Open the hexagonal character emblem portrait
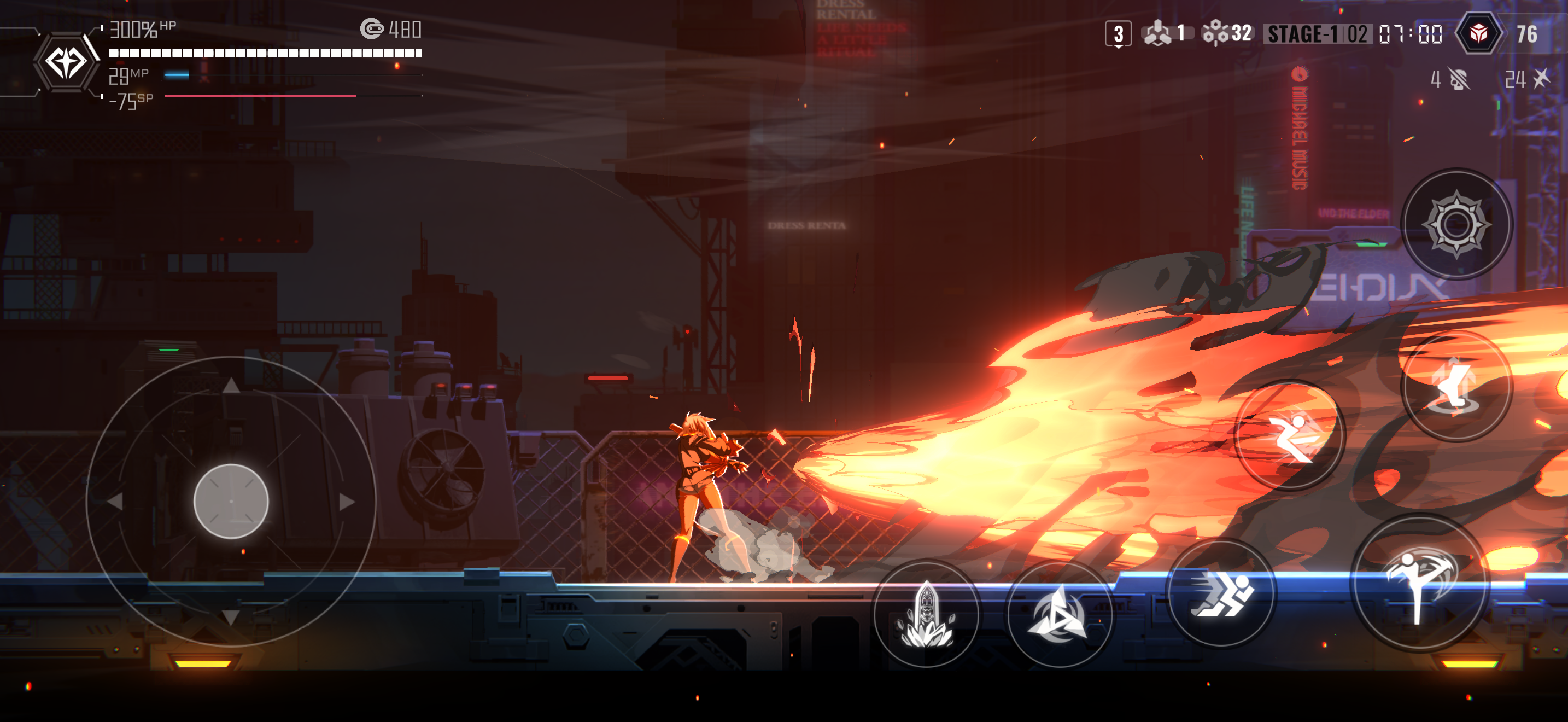 [66, 62]
